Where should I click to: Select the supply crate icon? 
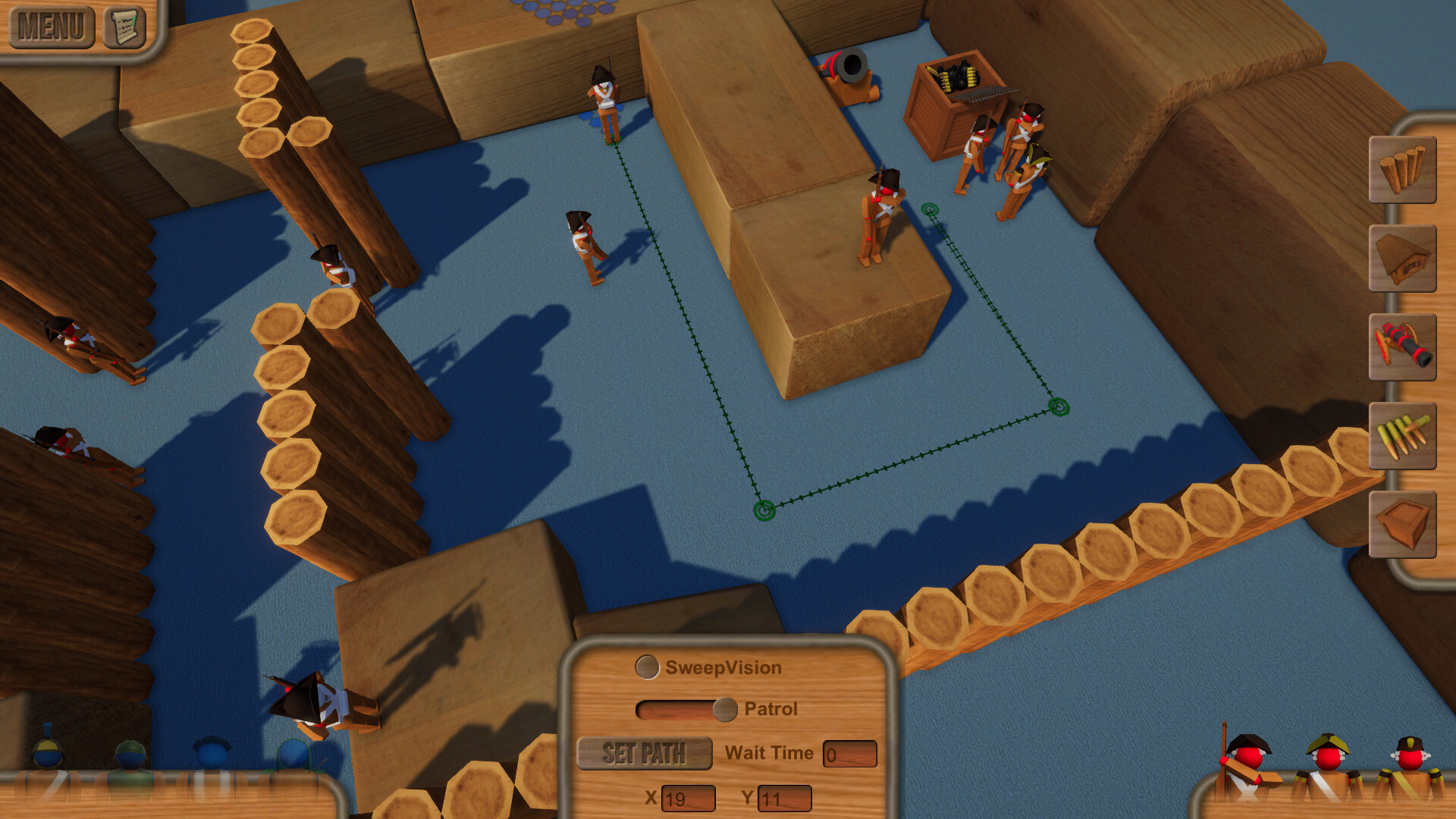point(1404,526)
